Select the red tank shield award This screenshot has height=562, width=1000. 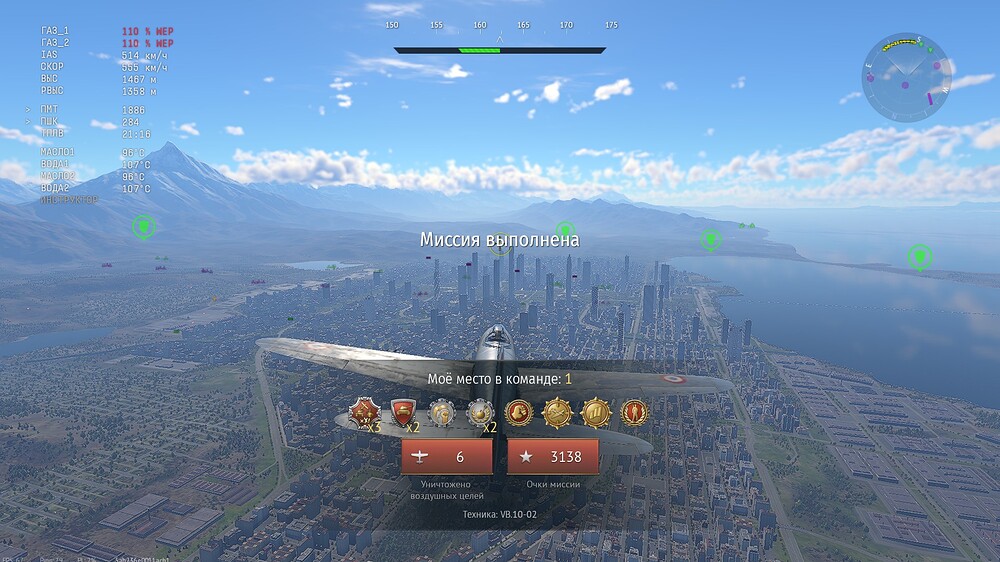click(403, 412)
